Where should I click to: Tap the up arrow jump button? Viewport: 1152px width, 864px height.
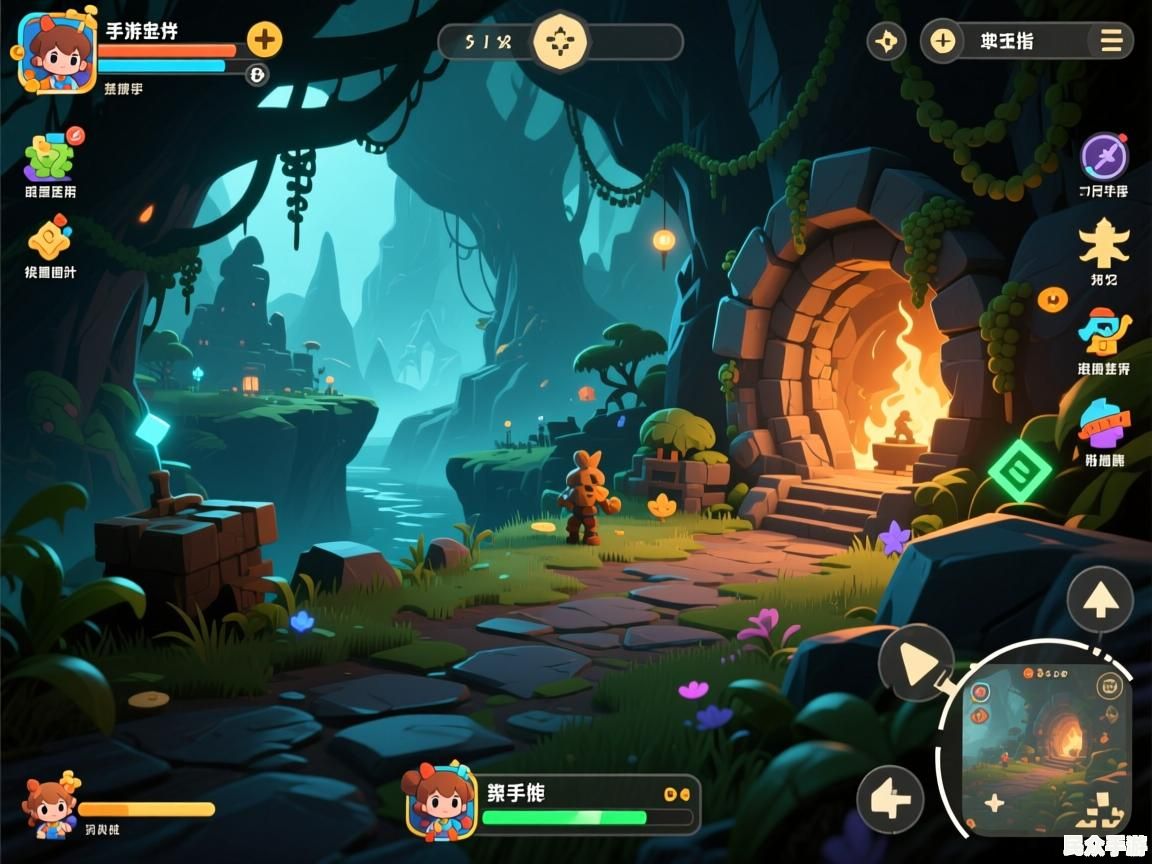(x=1100, y=600)
